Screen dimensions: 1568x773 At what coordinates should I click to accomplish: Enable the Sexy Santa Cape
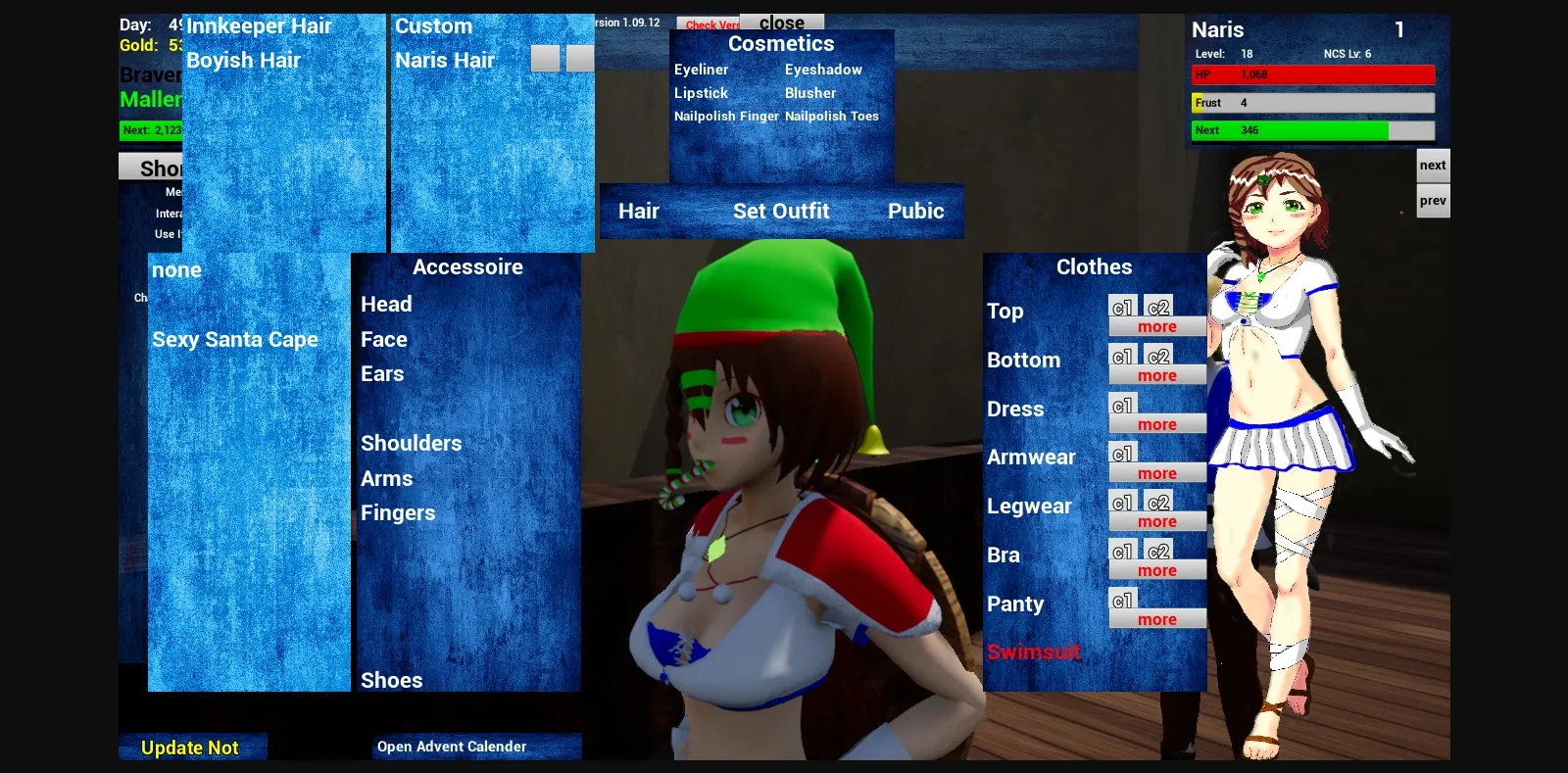(234, 339)
